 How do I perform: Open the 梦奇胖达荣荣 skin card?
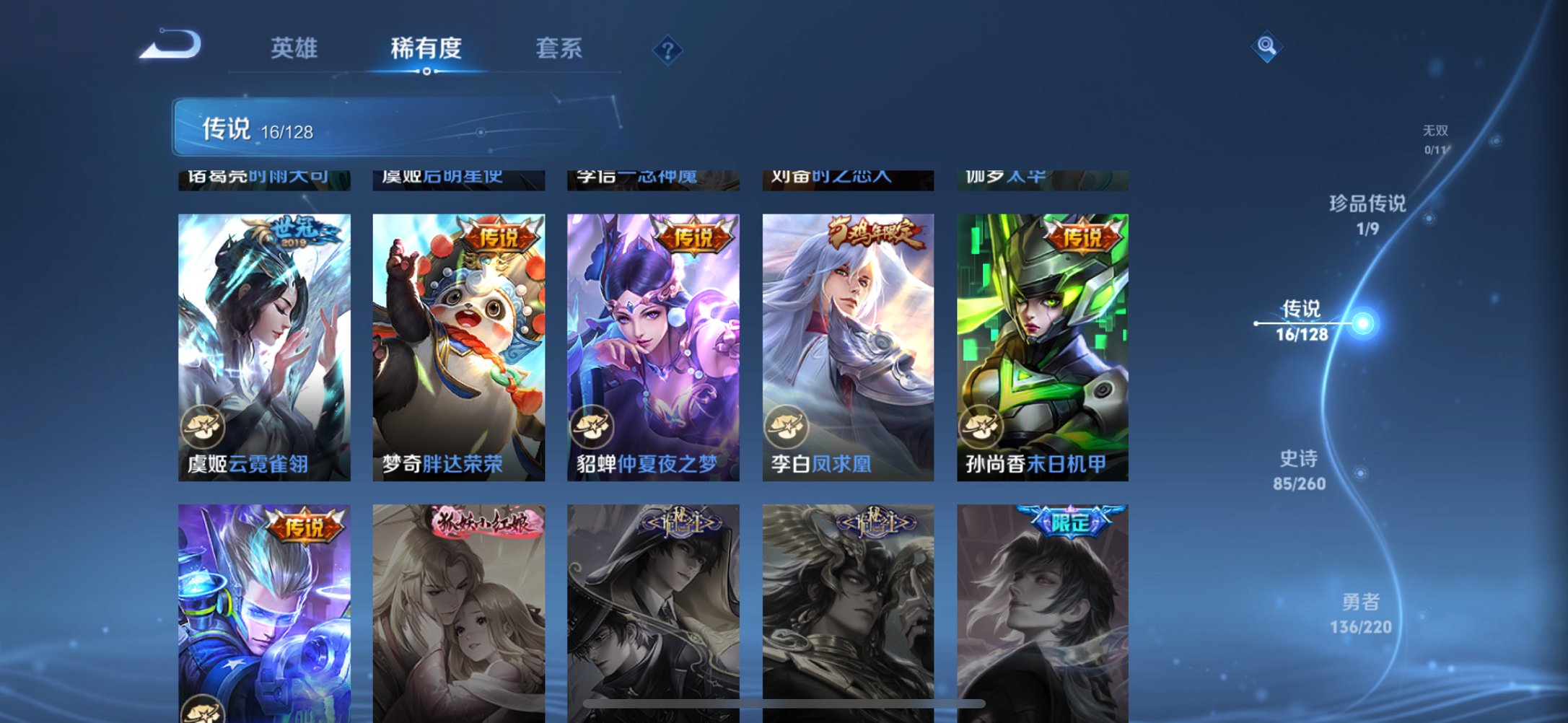pos(462,339)
